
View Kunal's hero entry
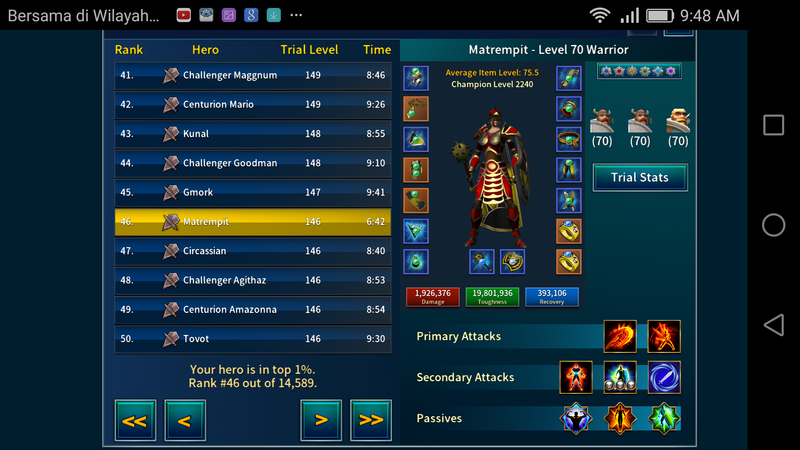pos(253,133)
